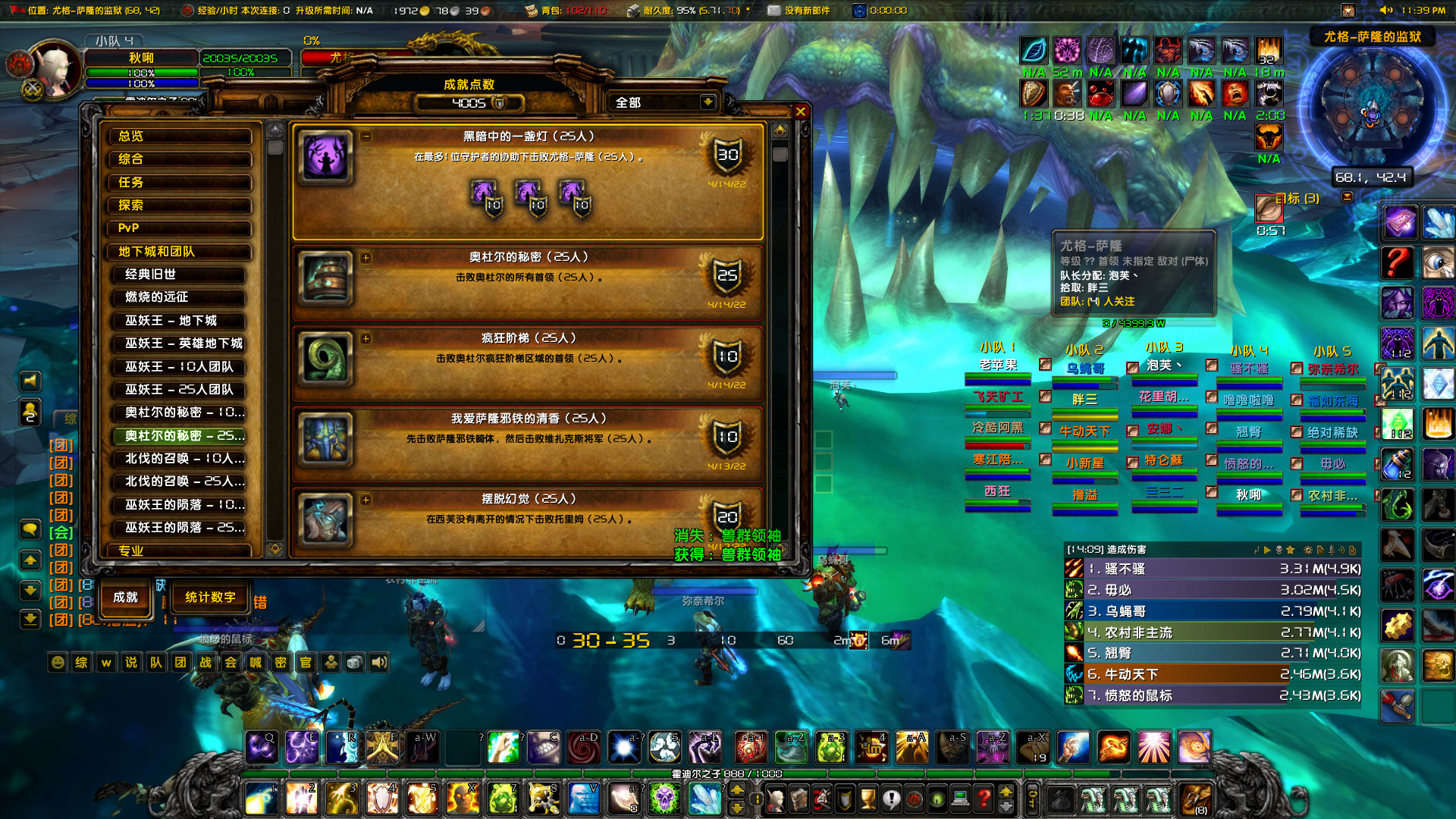The image size is (1456, 819).
Task: Open the gear settings icon on the 造成伤害 meter
Action: coord(1309,551)
